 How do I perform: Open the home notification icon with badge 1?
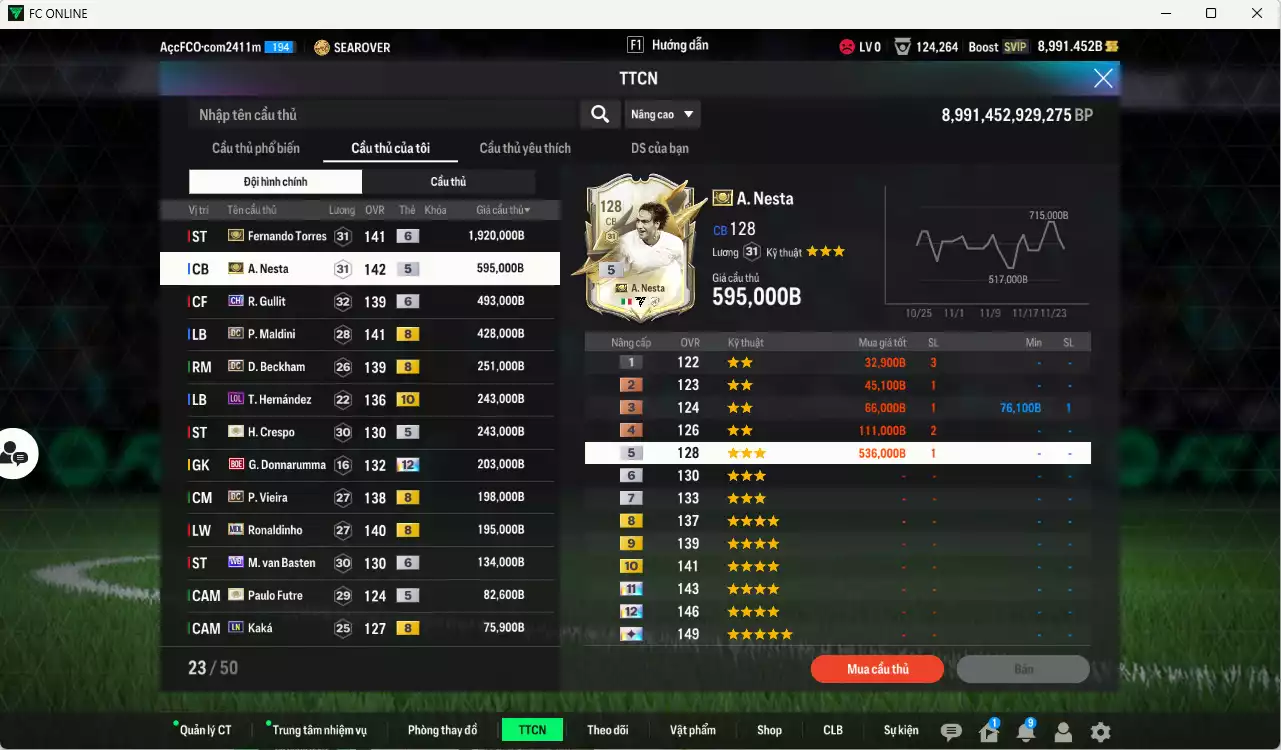coord(989,731)
